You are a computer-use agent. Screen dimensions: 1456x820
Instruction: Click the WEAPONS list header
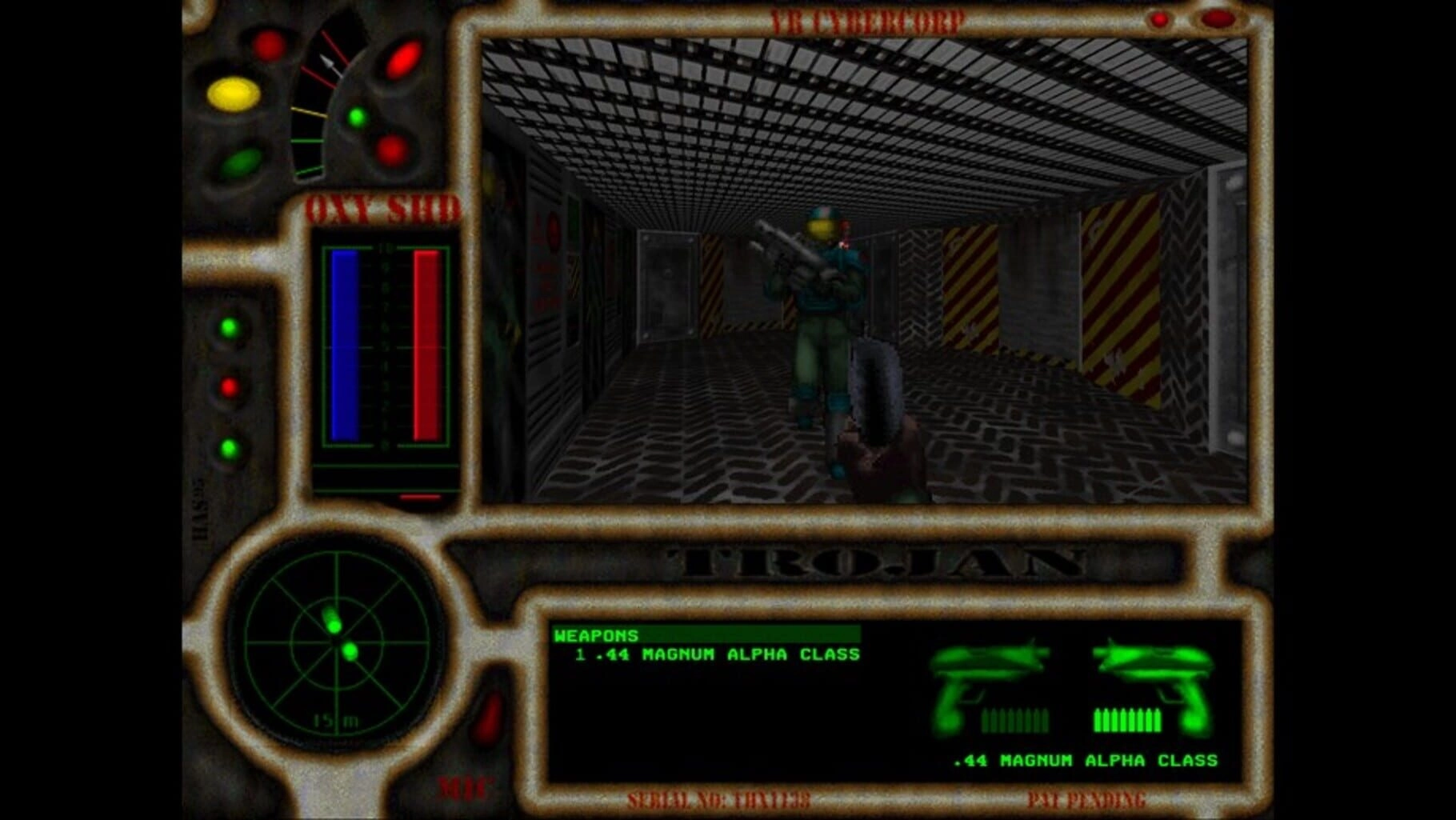click(596, 635)
